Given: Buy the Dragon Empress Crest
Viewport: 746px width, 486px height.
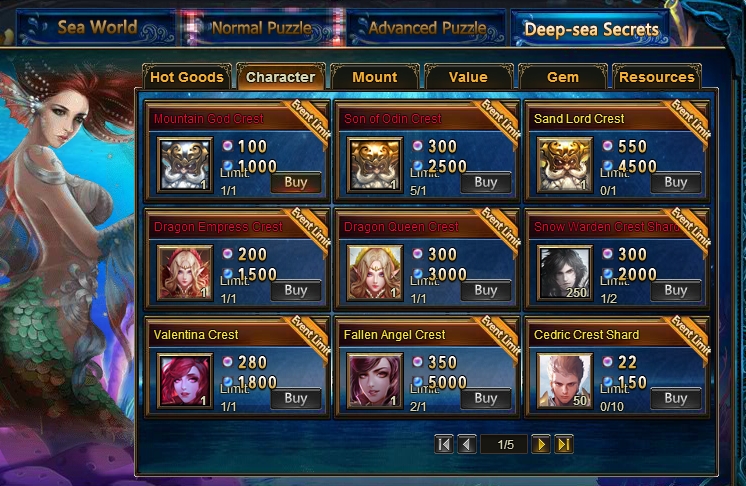Looking at the screenshot, I should click(296, 290).
